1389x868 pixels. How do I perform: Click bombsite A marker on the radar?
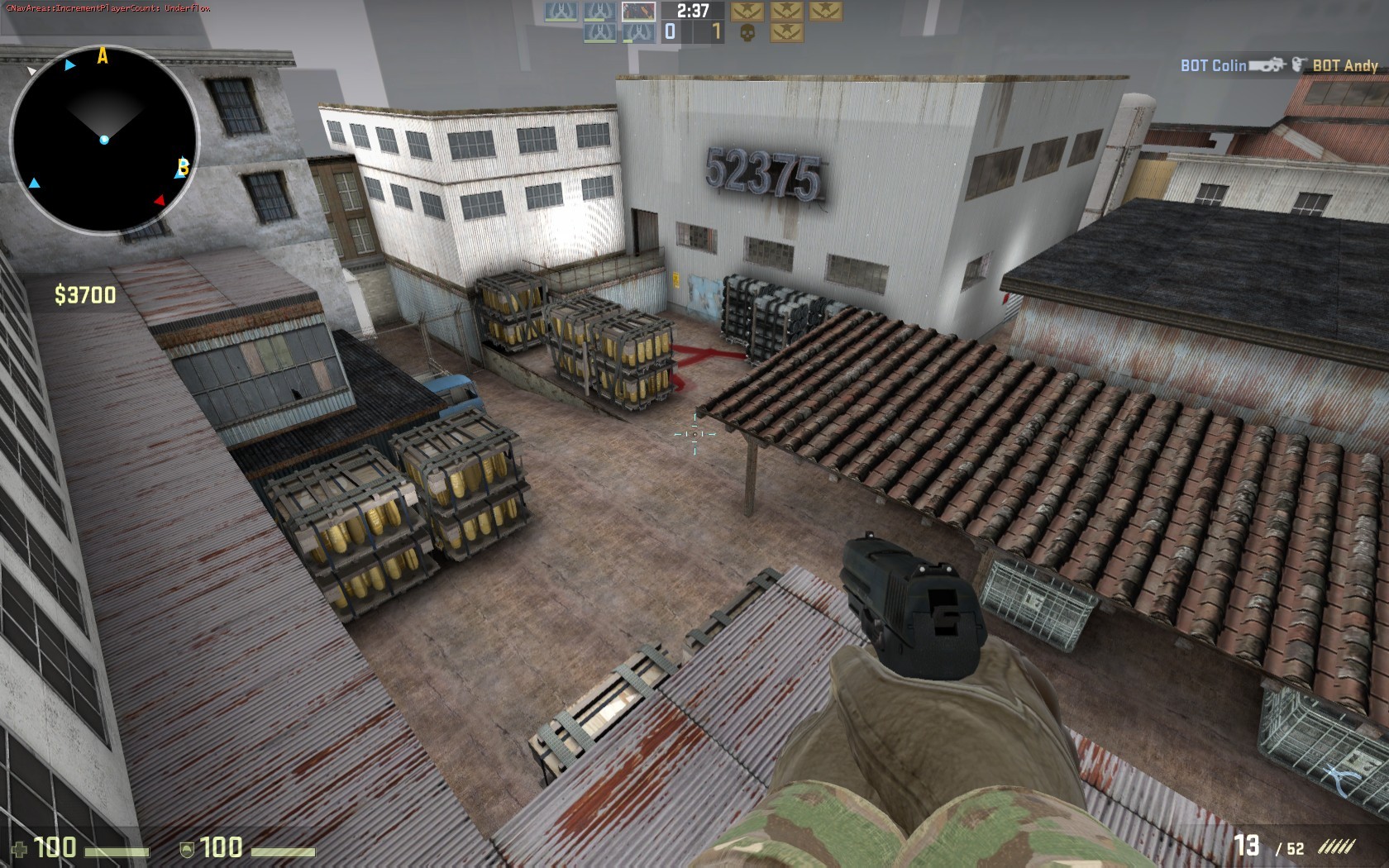click(101, 56)
